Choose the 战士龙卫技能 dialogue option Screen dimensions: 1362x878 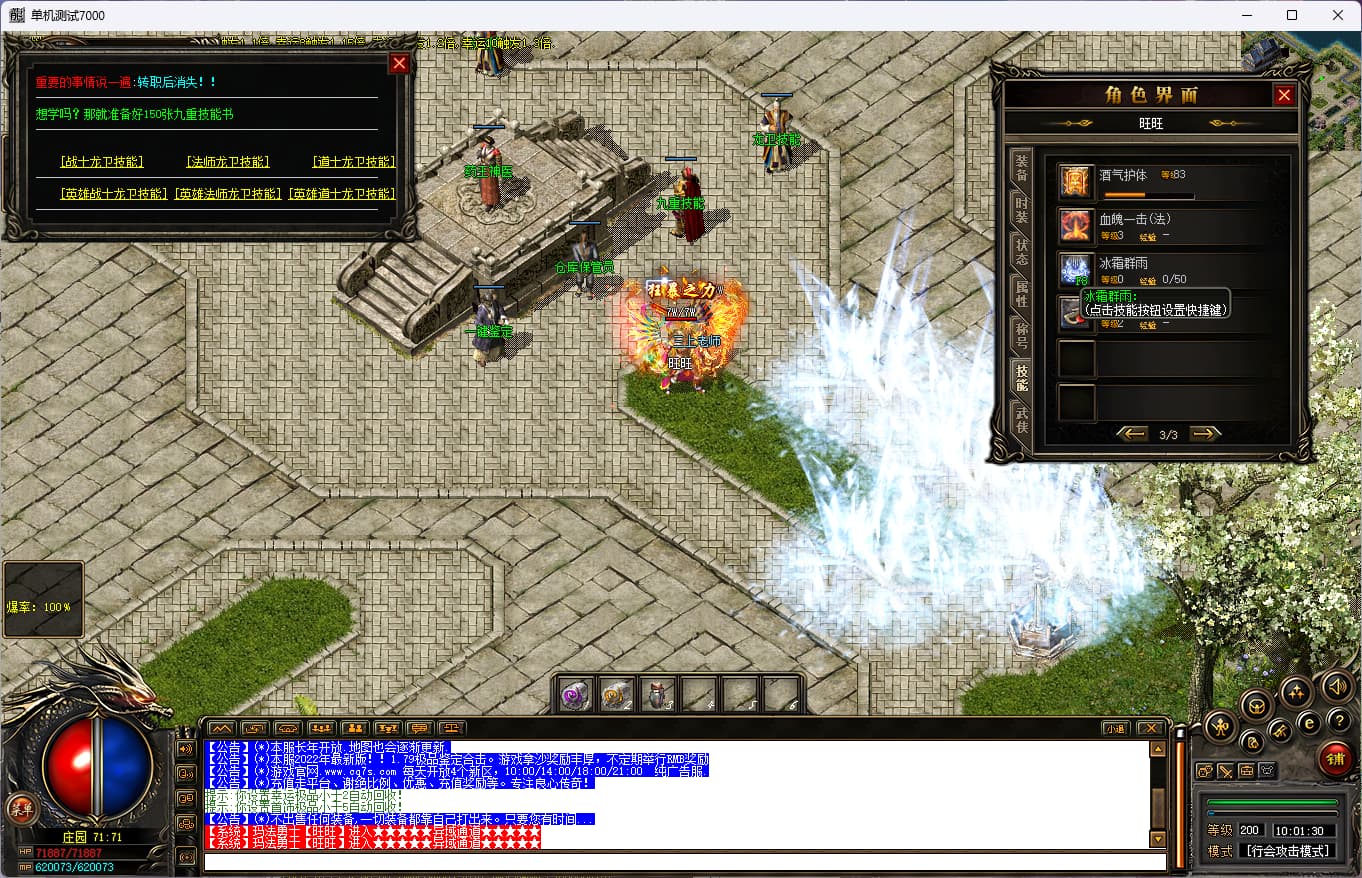[x=101, y=162]
